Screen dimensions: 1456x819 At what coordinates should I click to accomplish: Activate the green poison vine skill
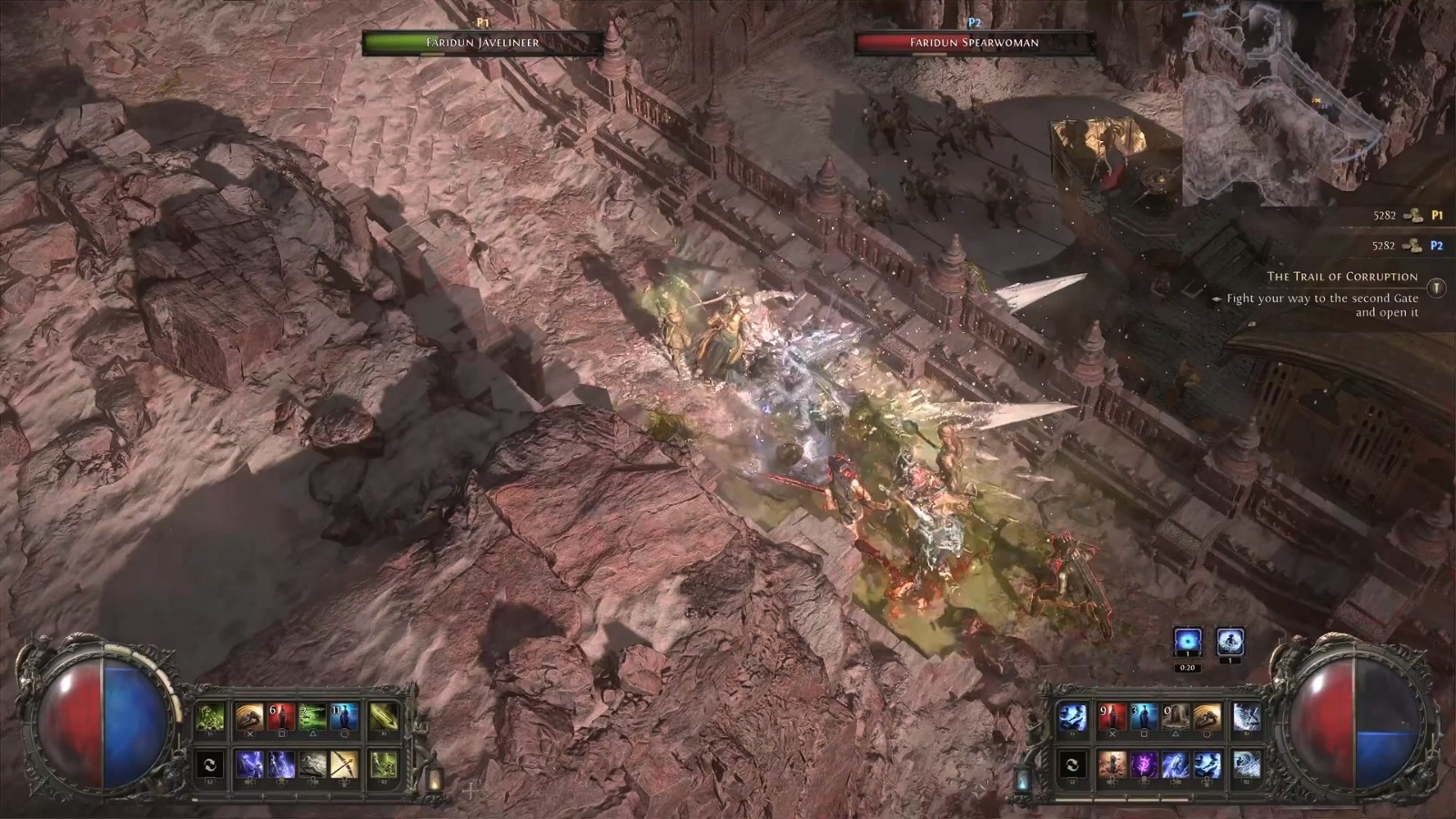click(x=211, y=719)
